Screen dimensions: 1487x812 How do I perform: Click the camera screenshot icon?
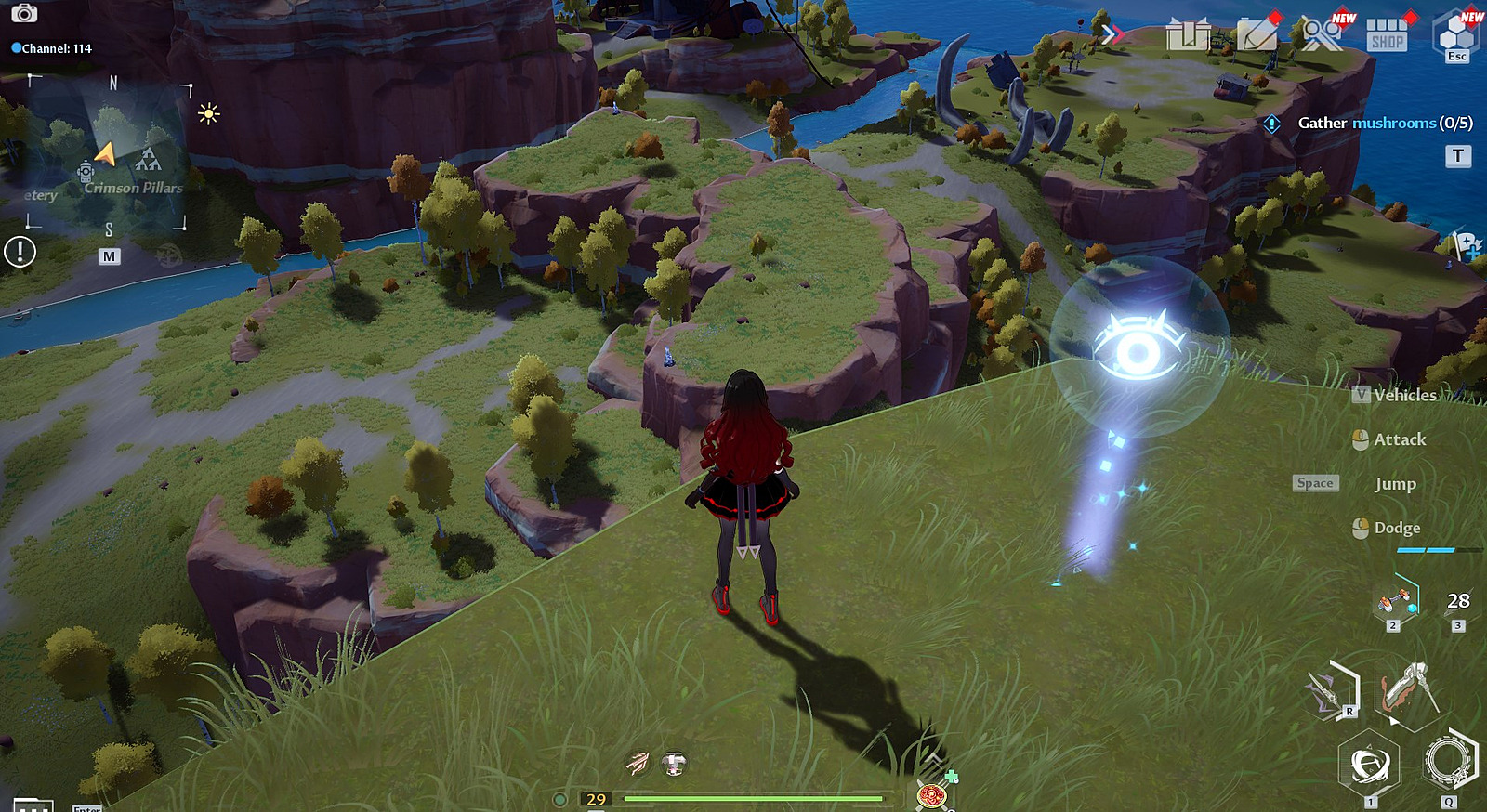24,13
